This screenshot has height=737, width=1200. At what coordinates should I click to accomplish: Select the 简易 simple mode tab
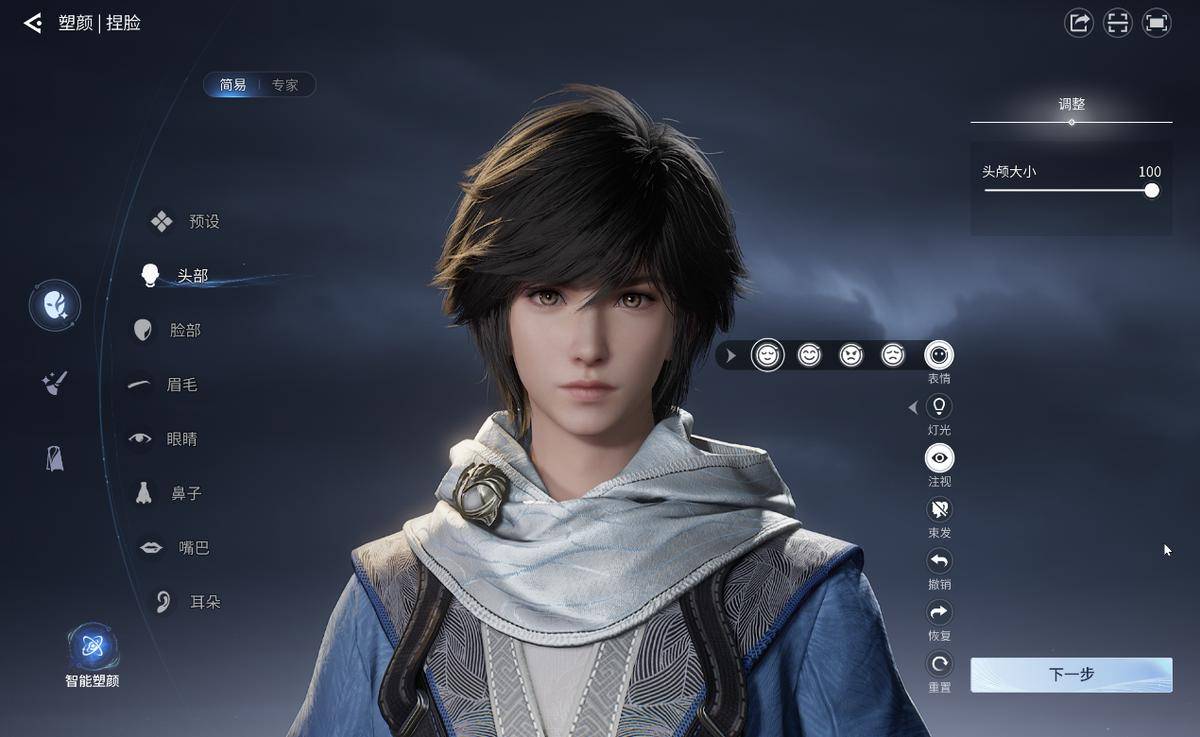233,85
